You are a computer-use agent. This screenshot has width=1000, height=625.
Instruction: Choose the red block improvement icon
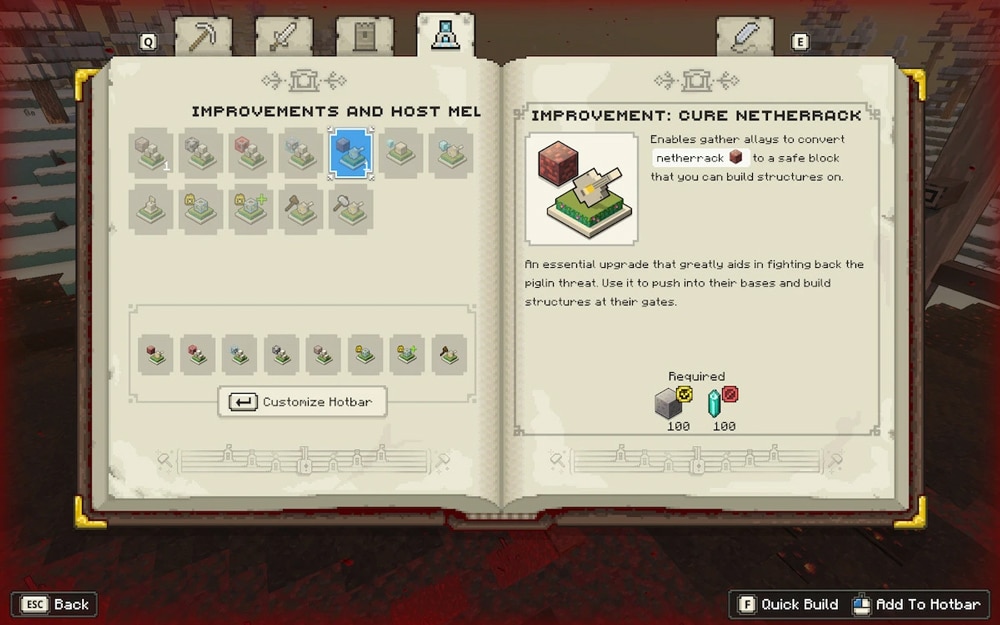pos(251,153)
